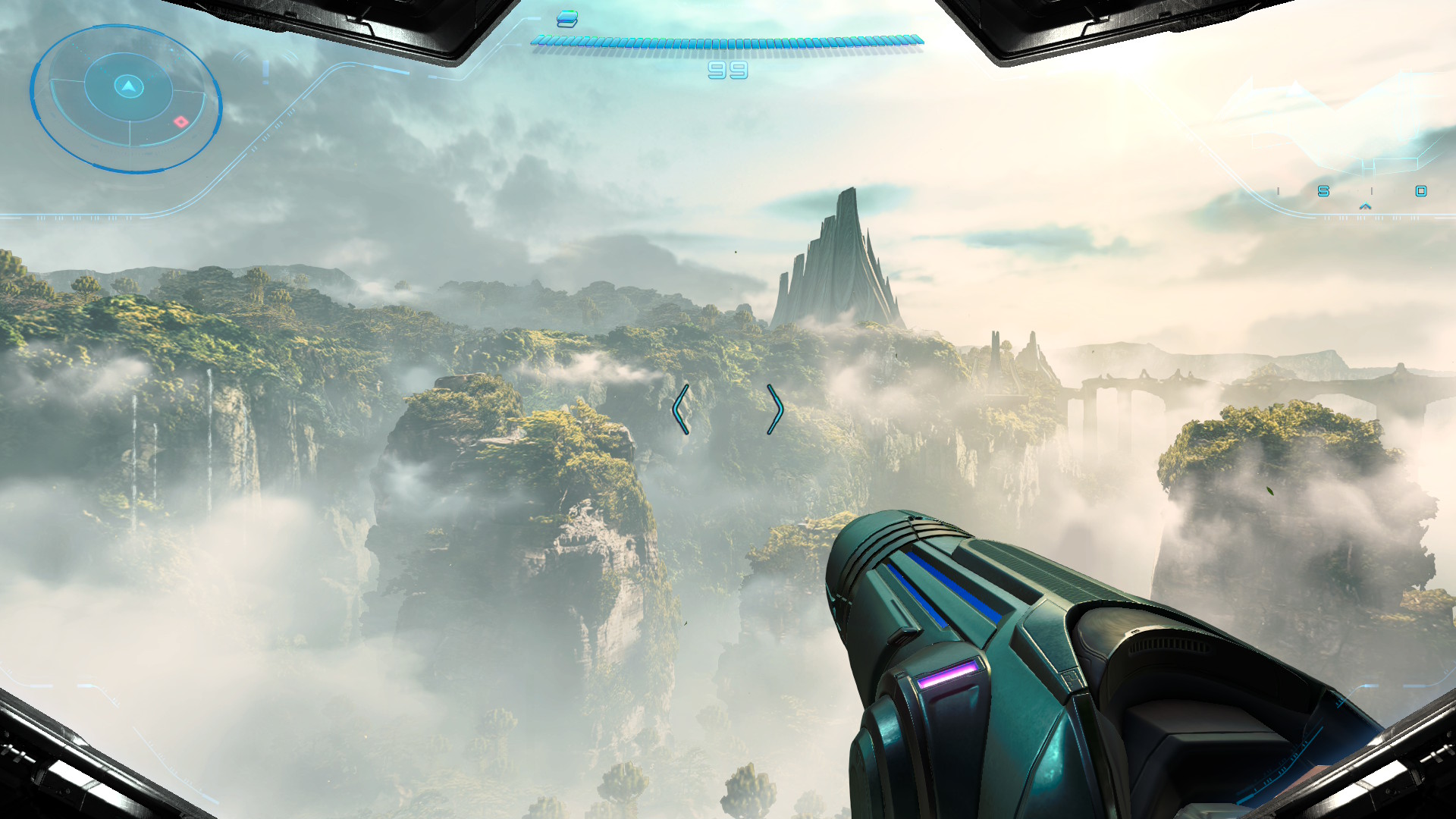
Task: Click the circular radar display
Action: [126, 97]
